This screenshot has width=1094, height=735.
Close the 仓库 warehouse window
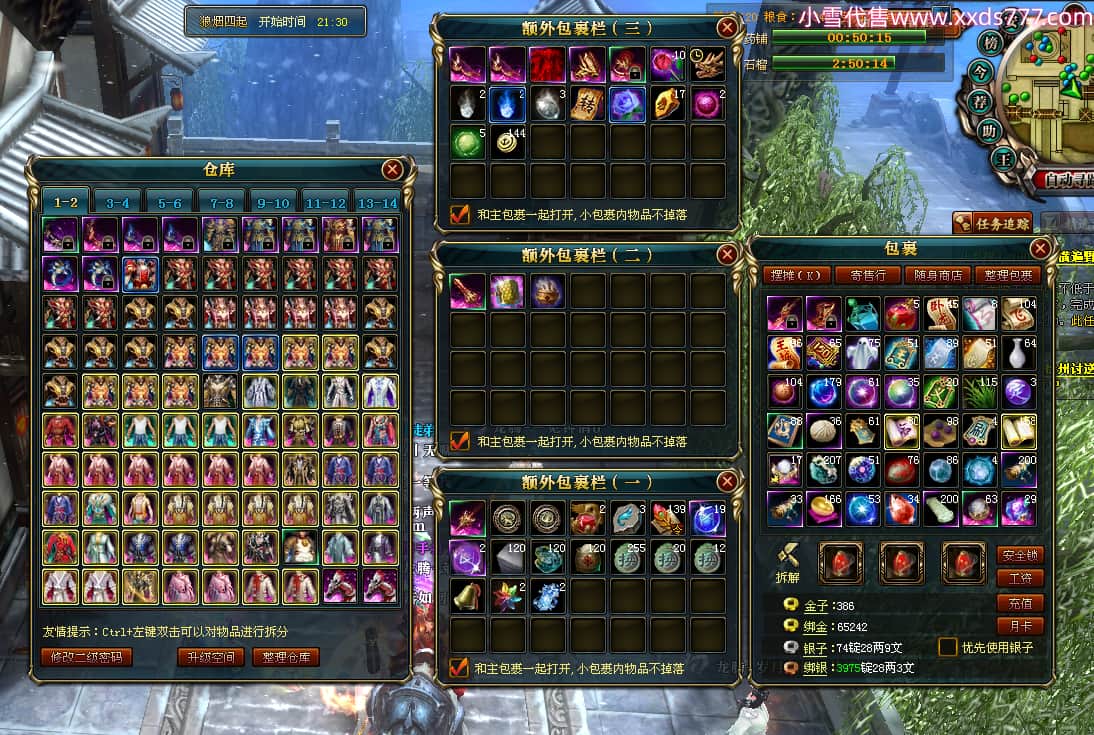392,169
